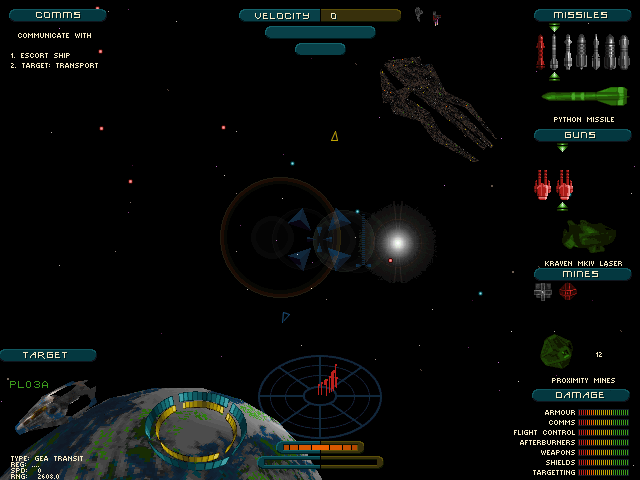
Task: Click the Missiles panel header
Action: point(584,15)
